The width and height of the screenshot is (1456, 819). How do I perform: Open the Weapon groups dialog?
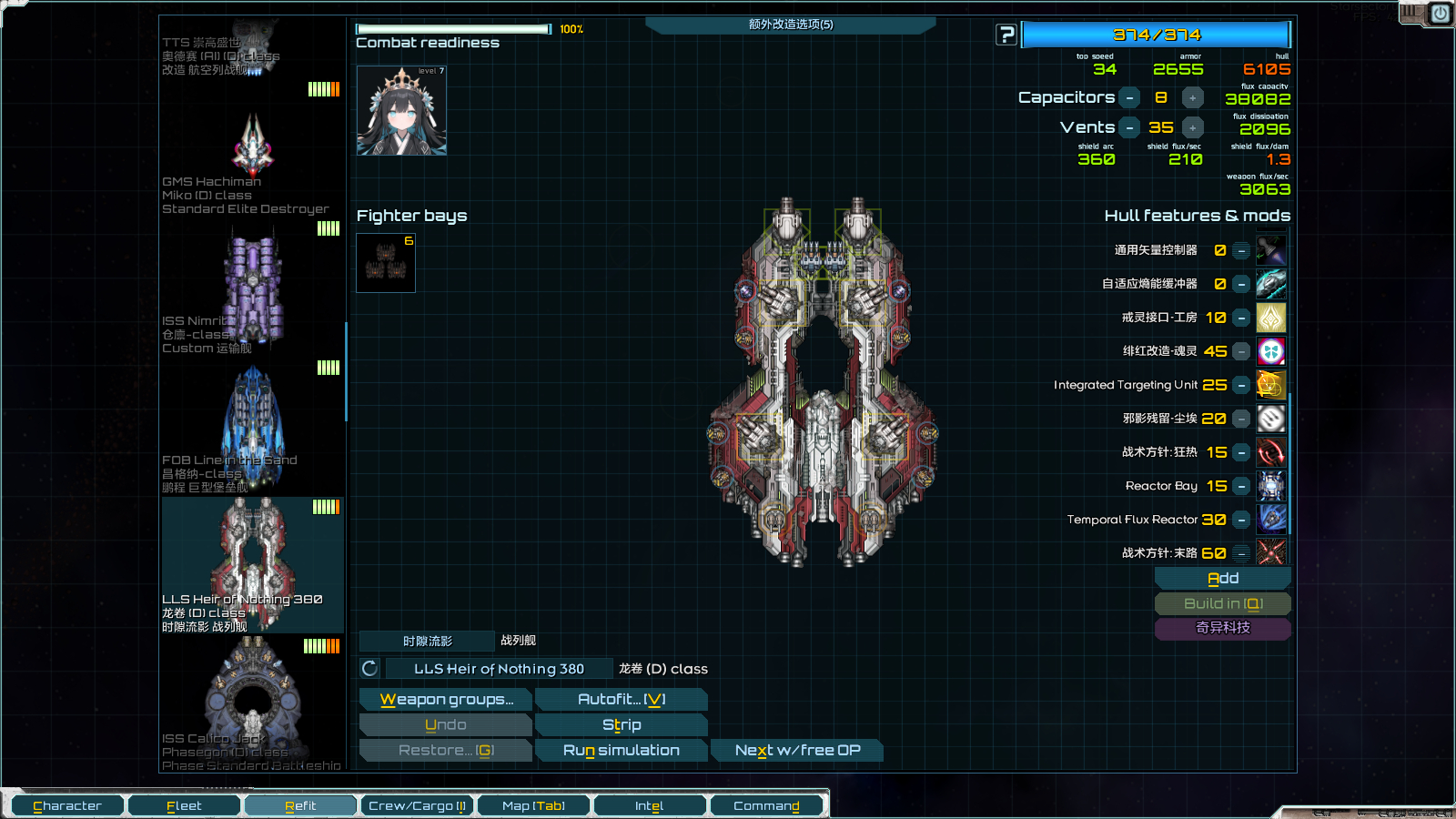(x=446, y=699)
